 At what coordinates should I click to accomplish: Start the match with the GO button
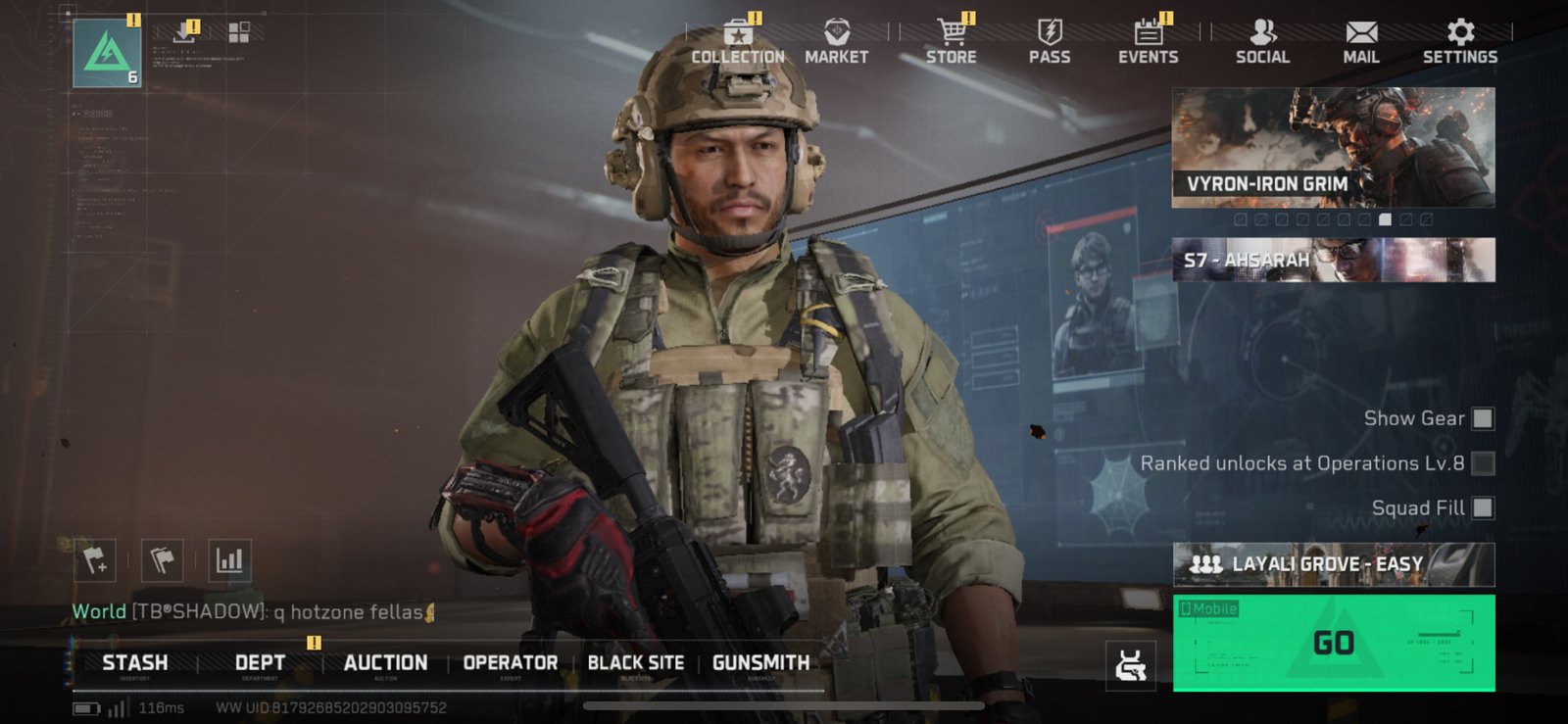click(1333, 643)
